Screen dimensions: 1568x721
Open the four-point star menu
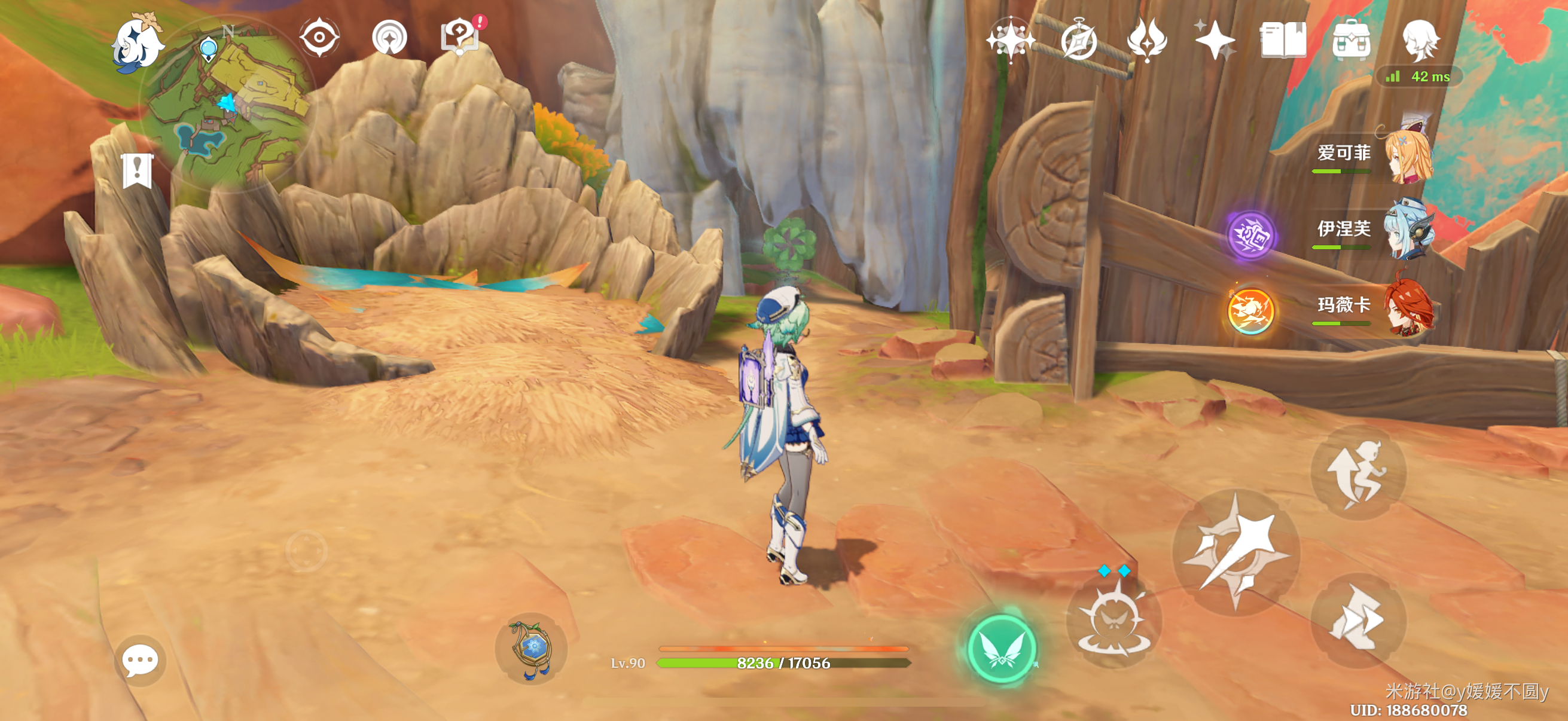[1215, 40]
